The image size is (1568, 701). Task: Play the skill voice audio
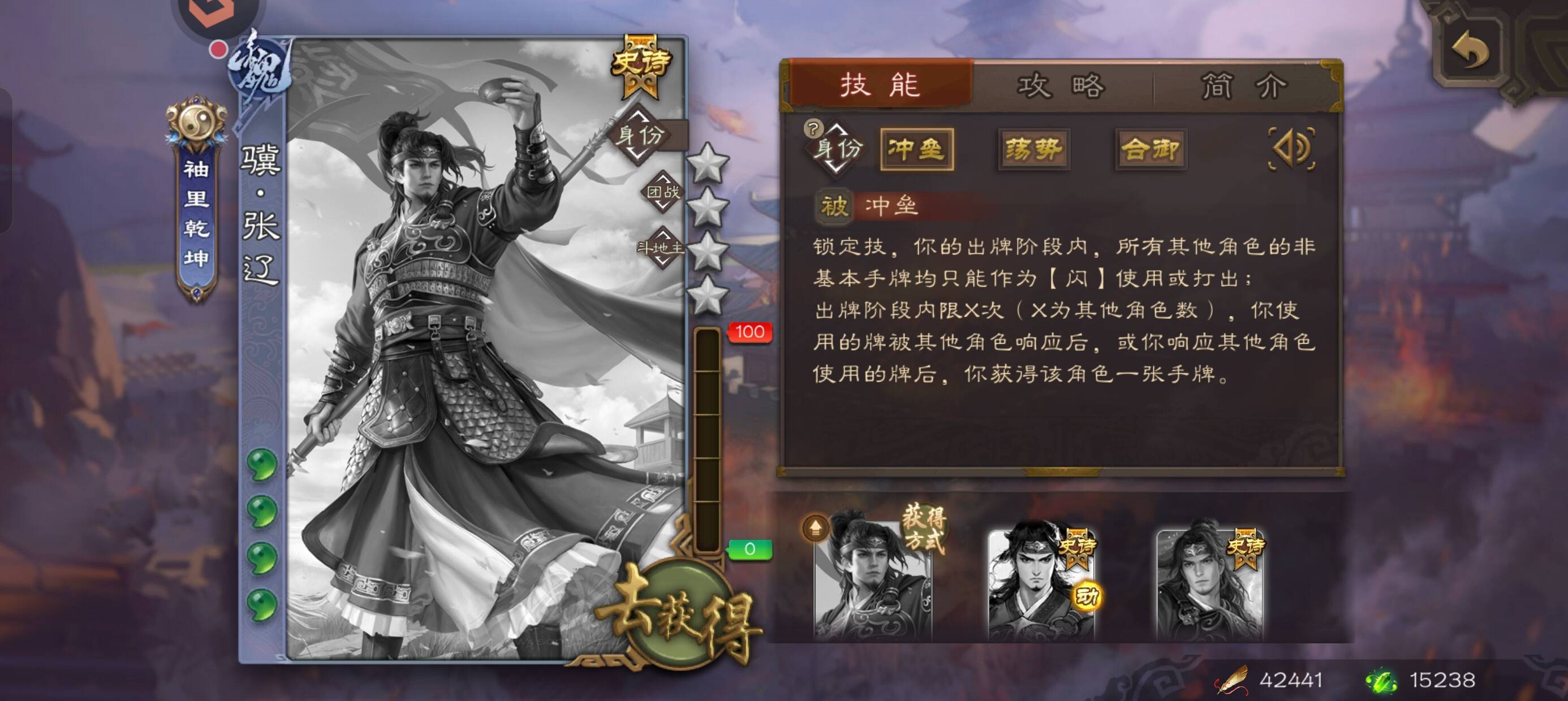(1291, 148)
